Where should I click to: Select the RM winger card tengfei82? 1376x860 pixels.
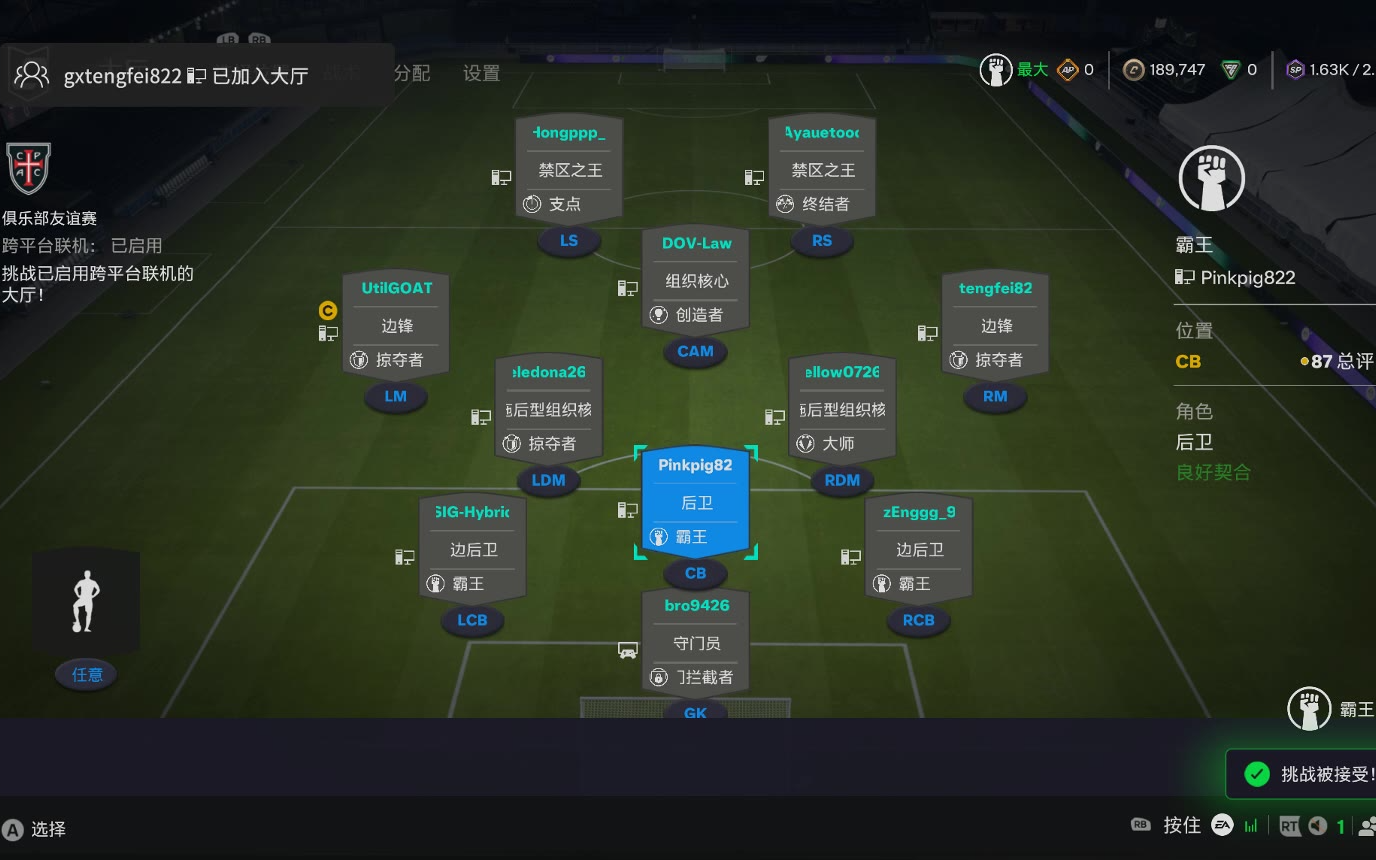(x=995, y=324)
